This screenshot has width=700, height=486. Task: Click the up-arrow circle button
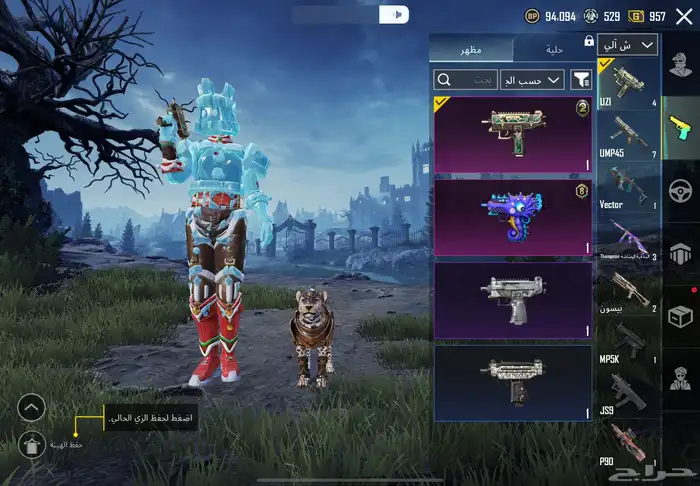click(32, 407)
